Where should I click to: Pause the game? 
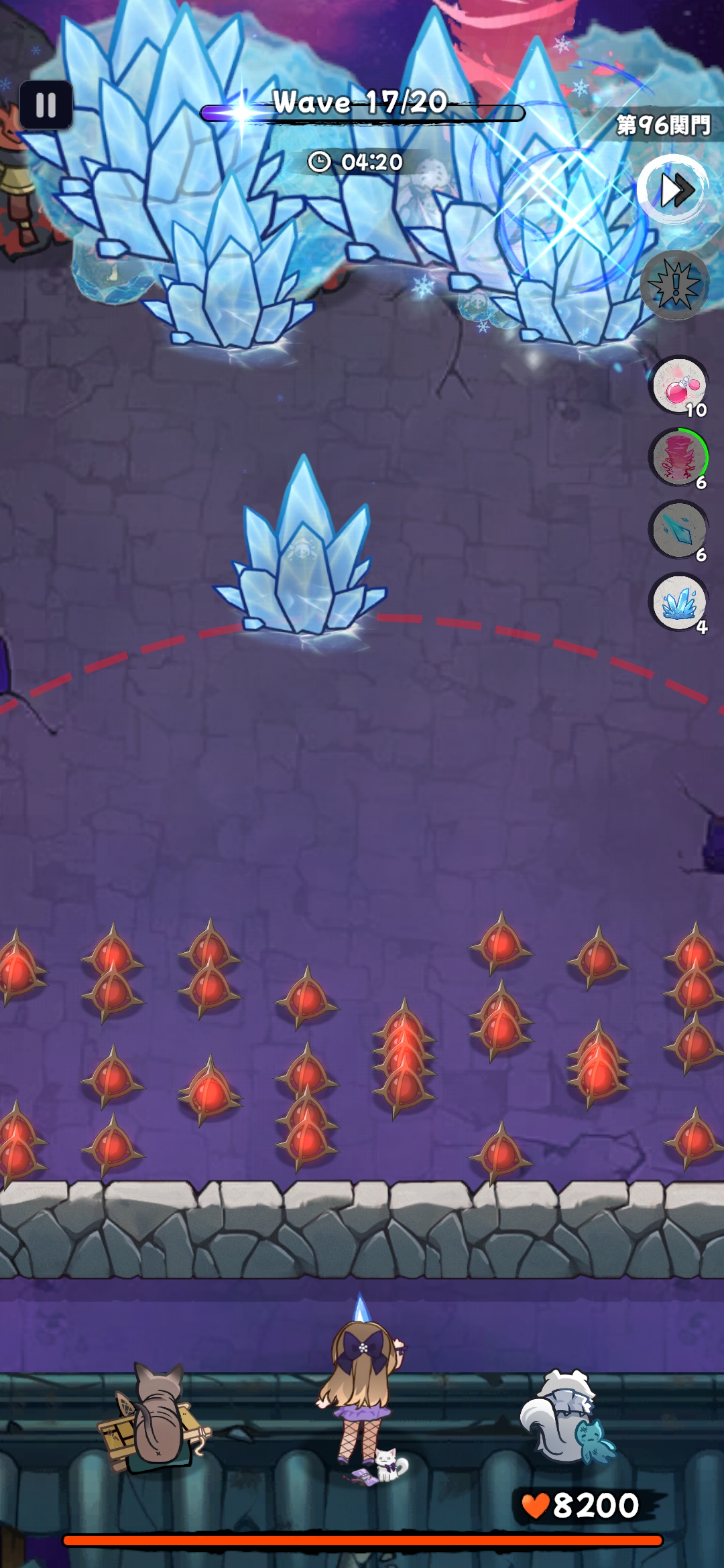(x=46, y=105)
